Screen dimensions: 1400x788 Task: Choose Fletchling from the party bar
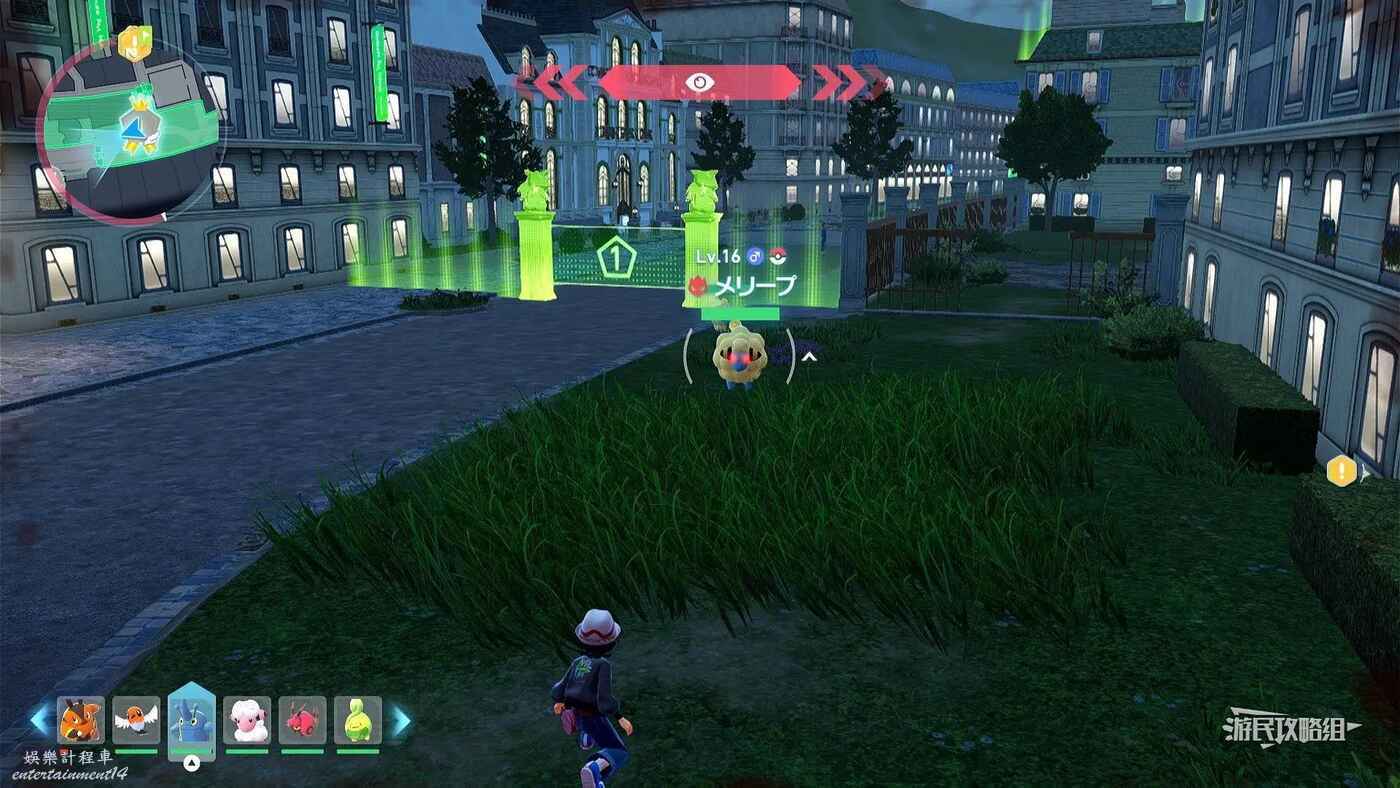tap(136, 720)
